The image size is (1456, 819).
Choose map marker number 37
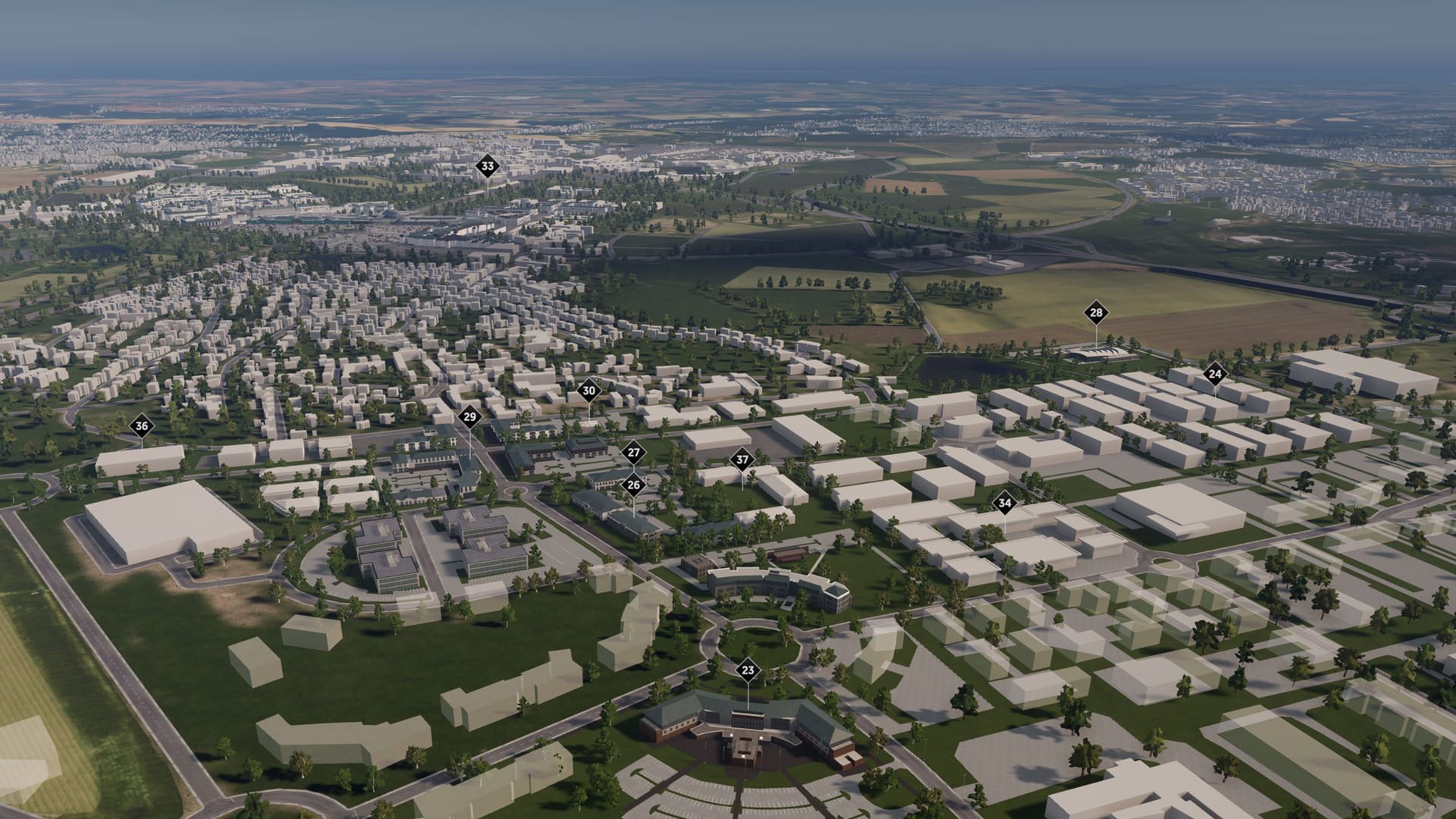(x=742, y=460)
